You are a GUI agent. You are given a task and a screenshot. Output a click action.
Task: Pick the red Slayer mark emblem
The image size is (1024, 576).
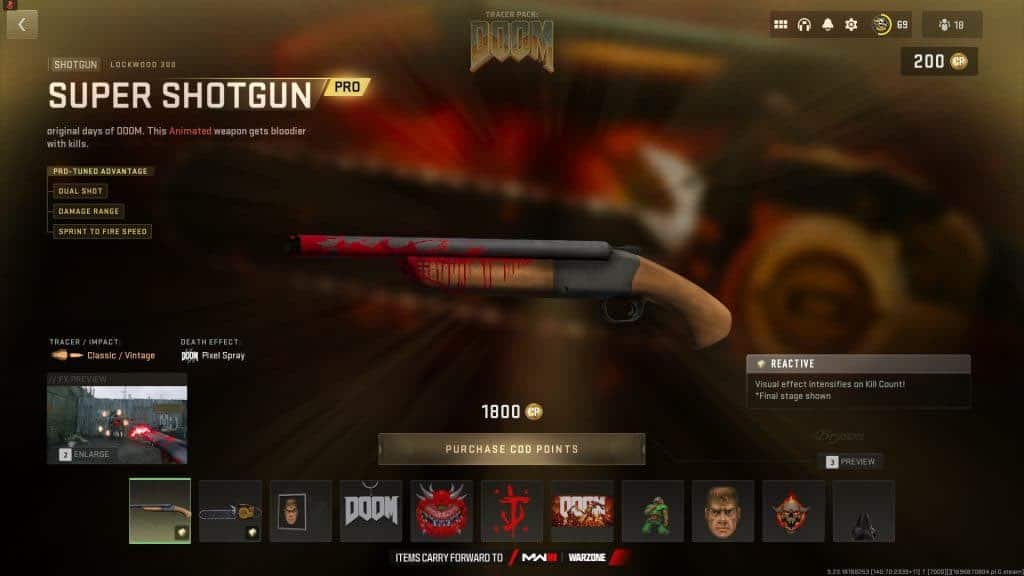[x=512, y=511]
